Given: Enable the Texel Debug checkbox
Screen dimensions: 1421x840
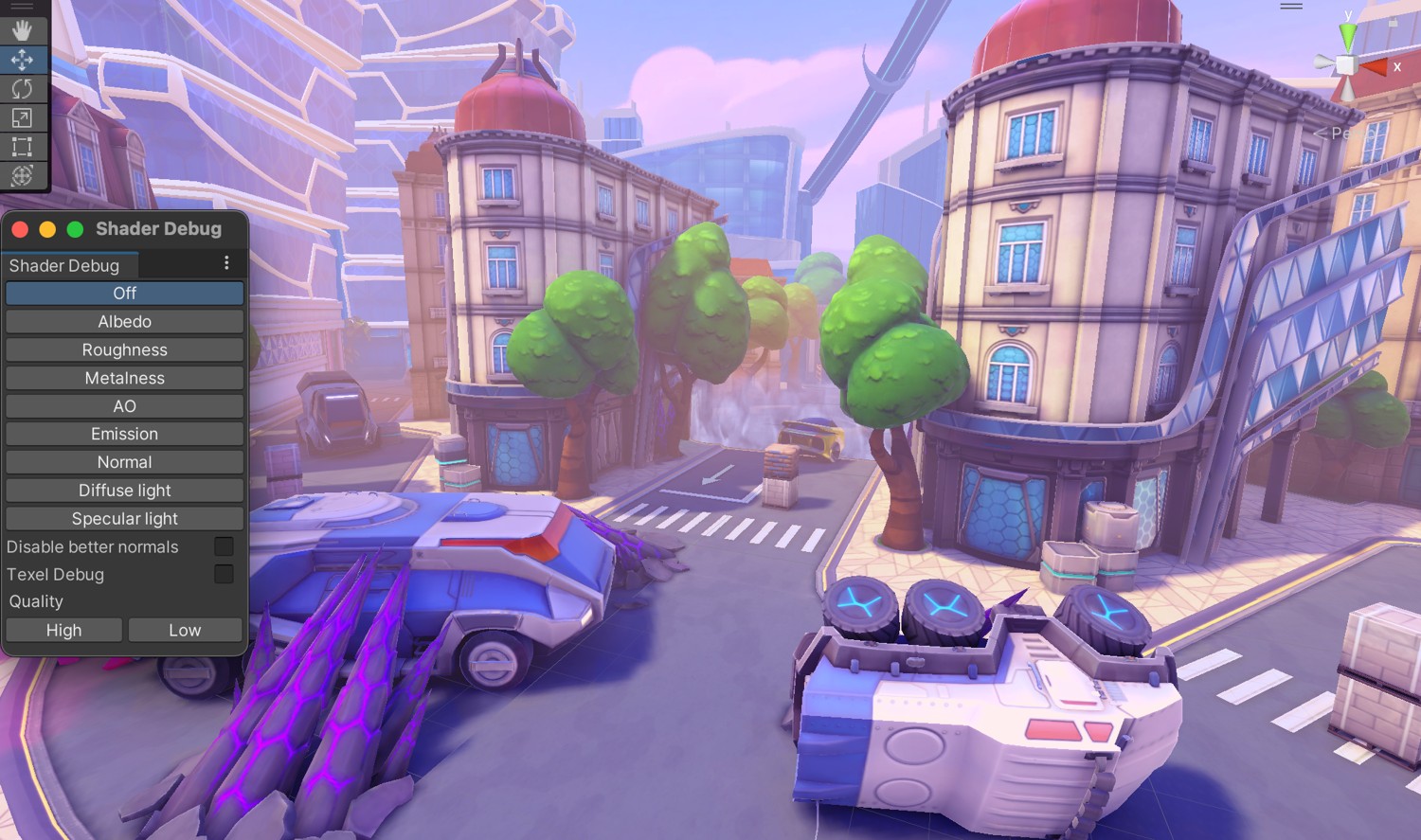Looking at the screenshot, I should pos(224,574).
